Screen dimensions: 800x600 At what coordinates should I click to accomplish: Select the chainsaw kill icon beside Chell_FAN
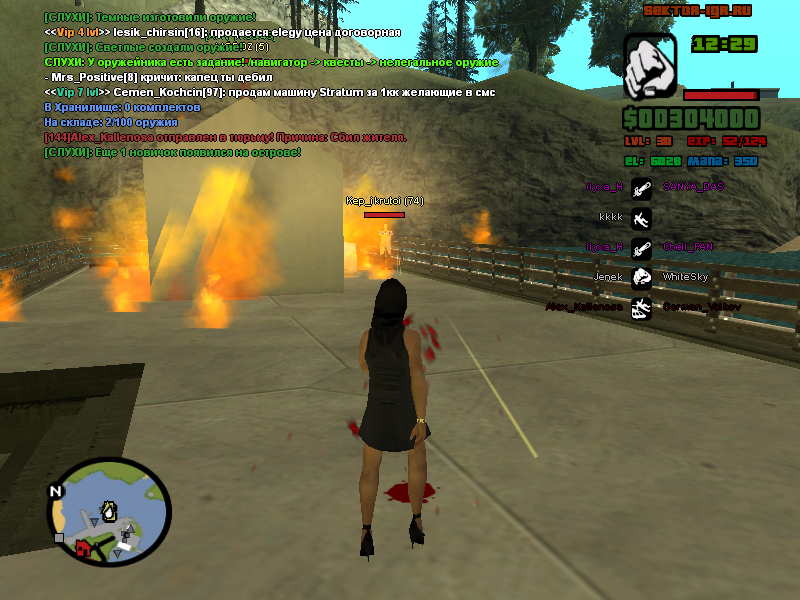pyautogui.click(x=642, y=247)
